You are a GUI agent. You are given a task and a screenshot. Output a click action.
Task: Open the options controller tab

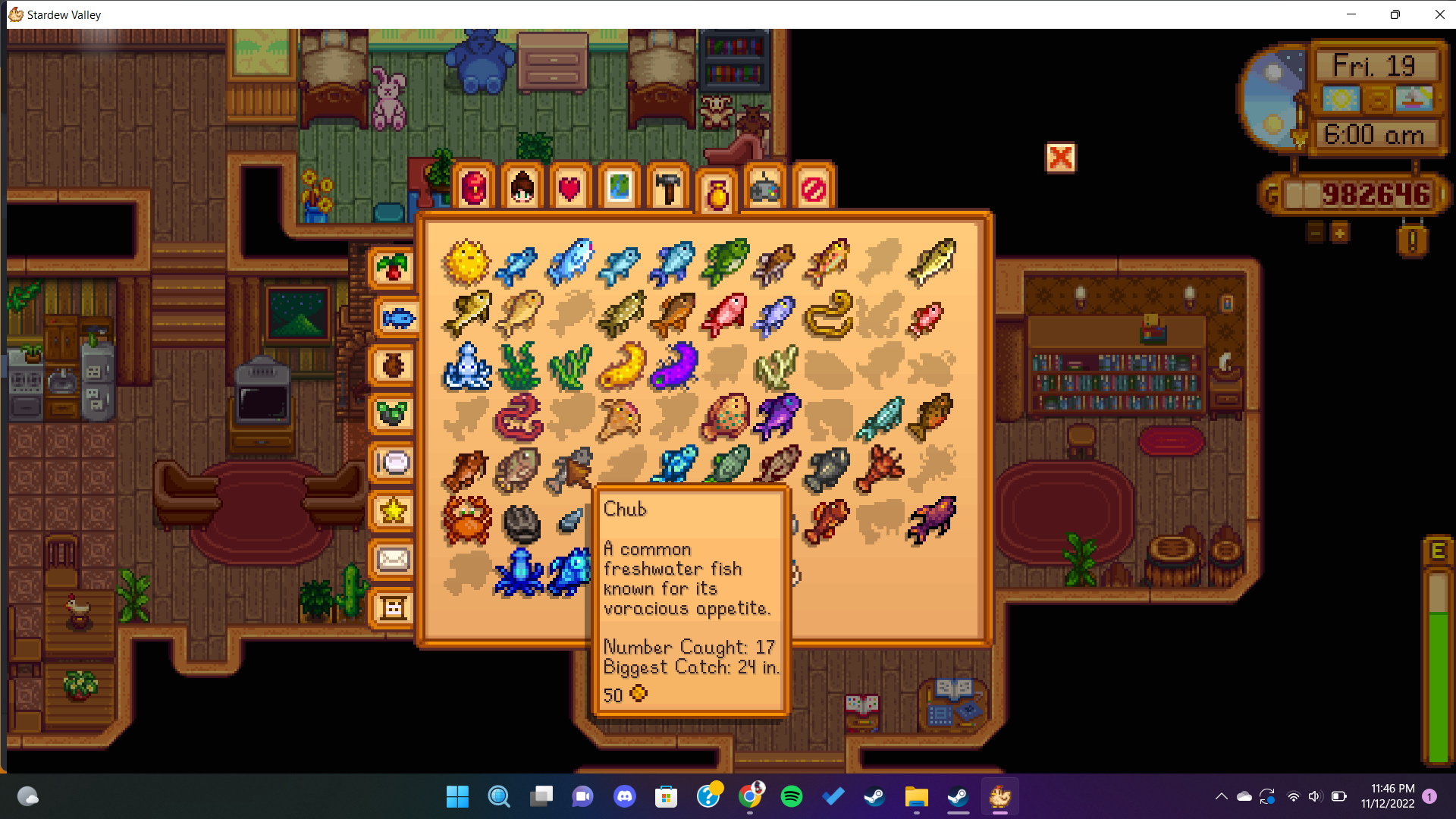pos(765,188)
